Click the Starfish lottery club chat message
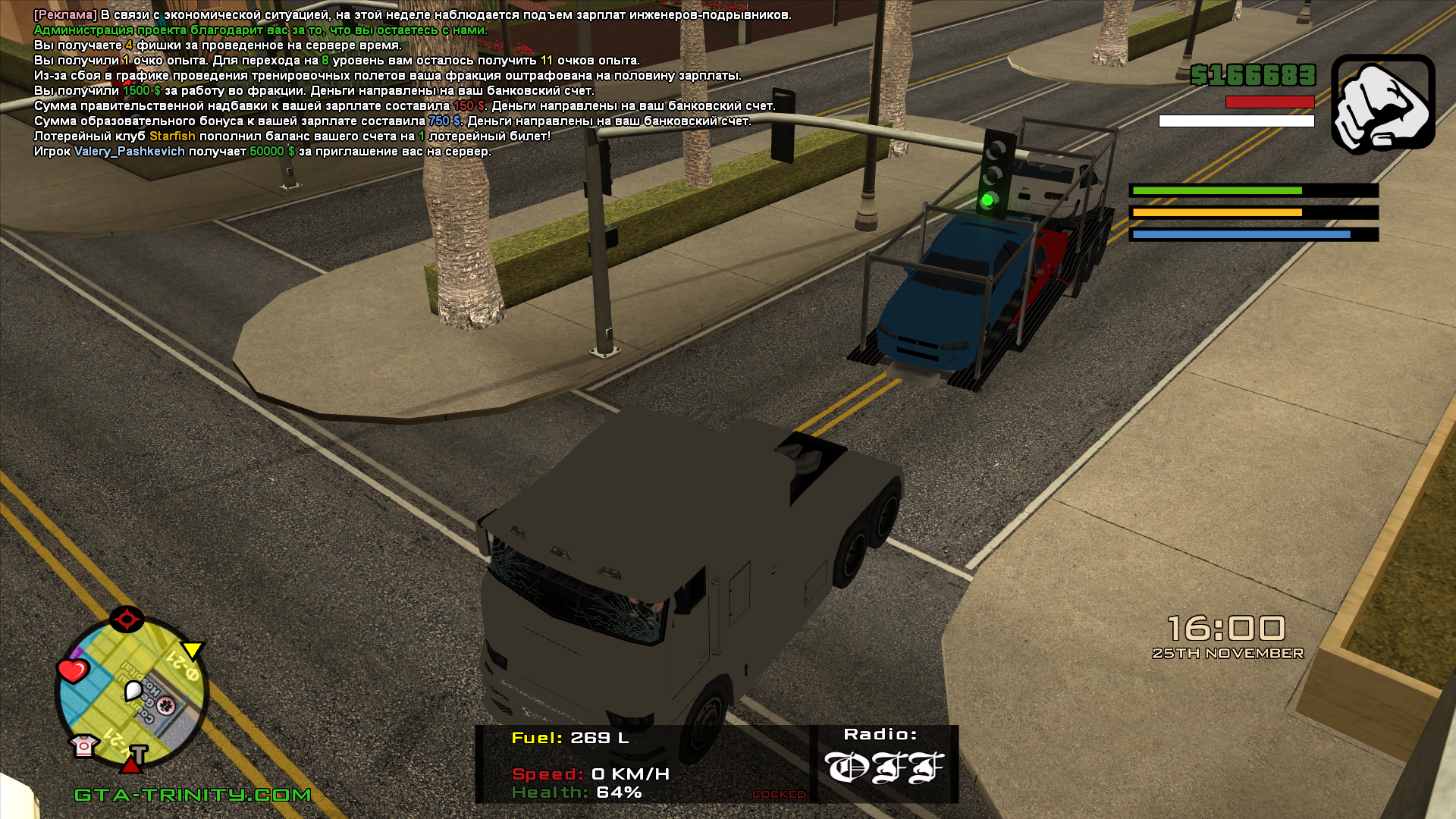Image resolution: width=1456 pixels, height=819 pixels. pos(292,136)
